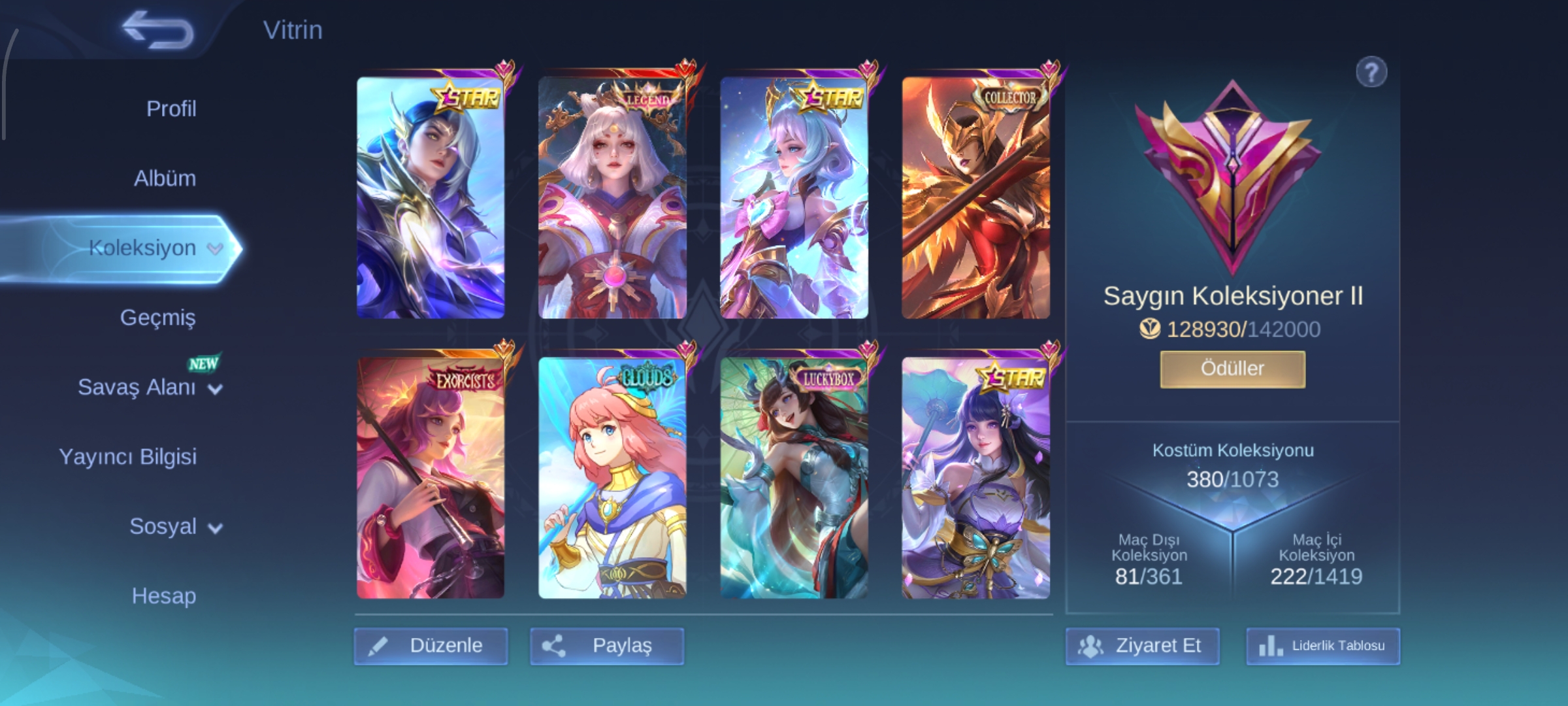
Task: View collector rewards via Ödüller
Action: tap(1232, 369)
